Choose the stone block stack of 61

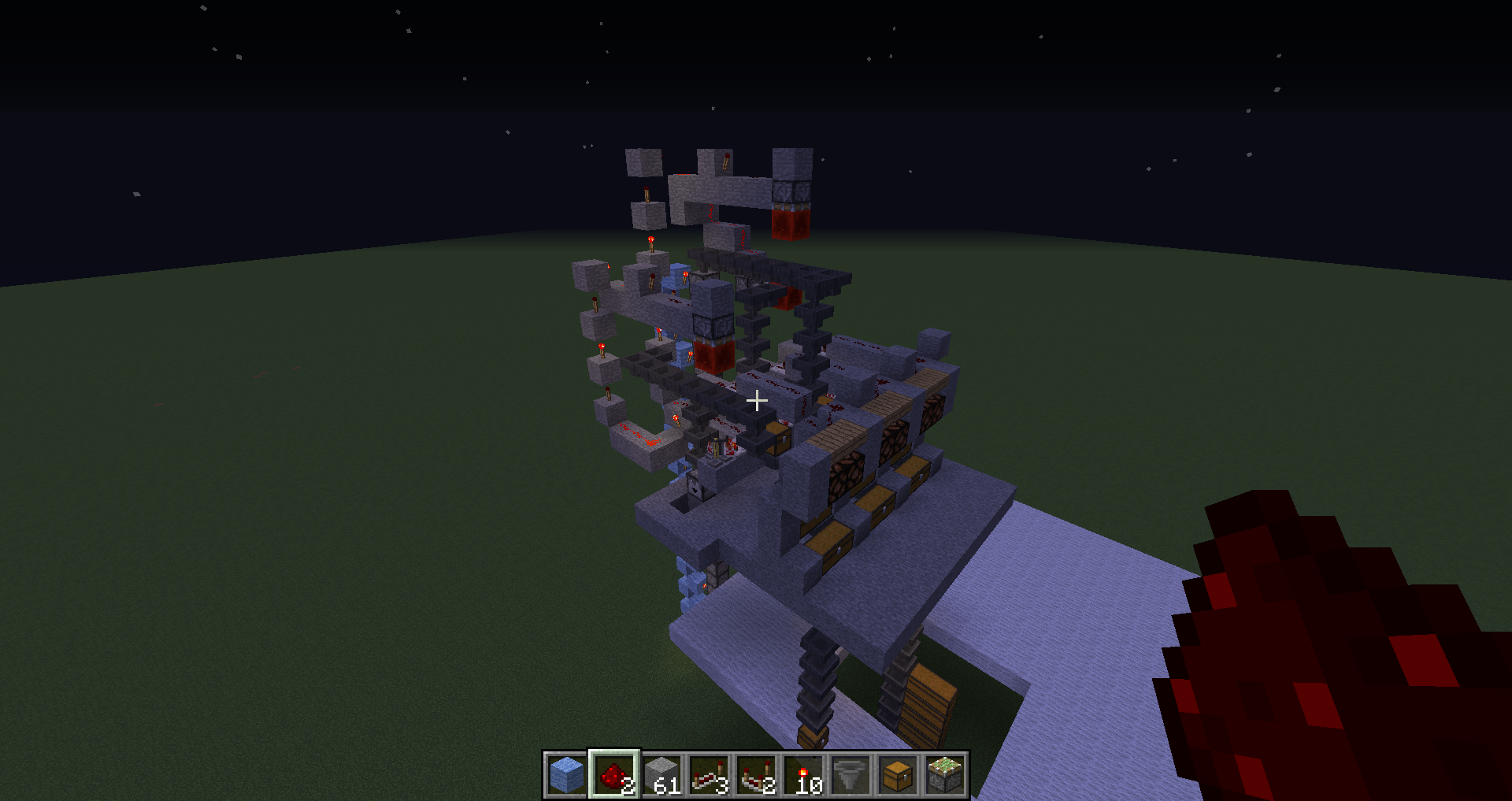click(x=661, y=775)
